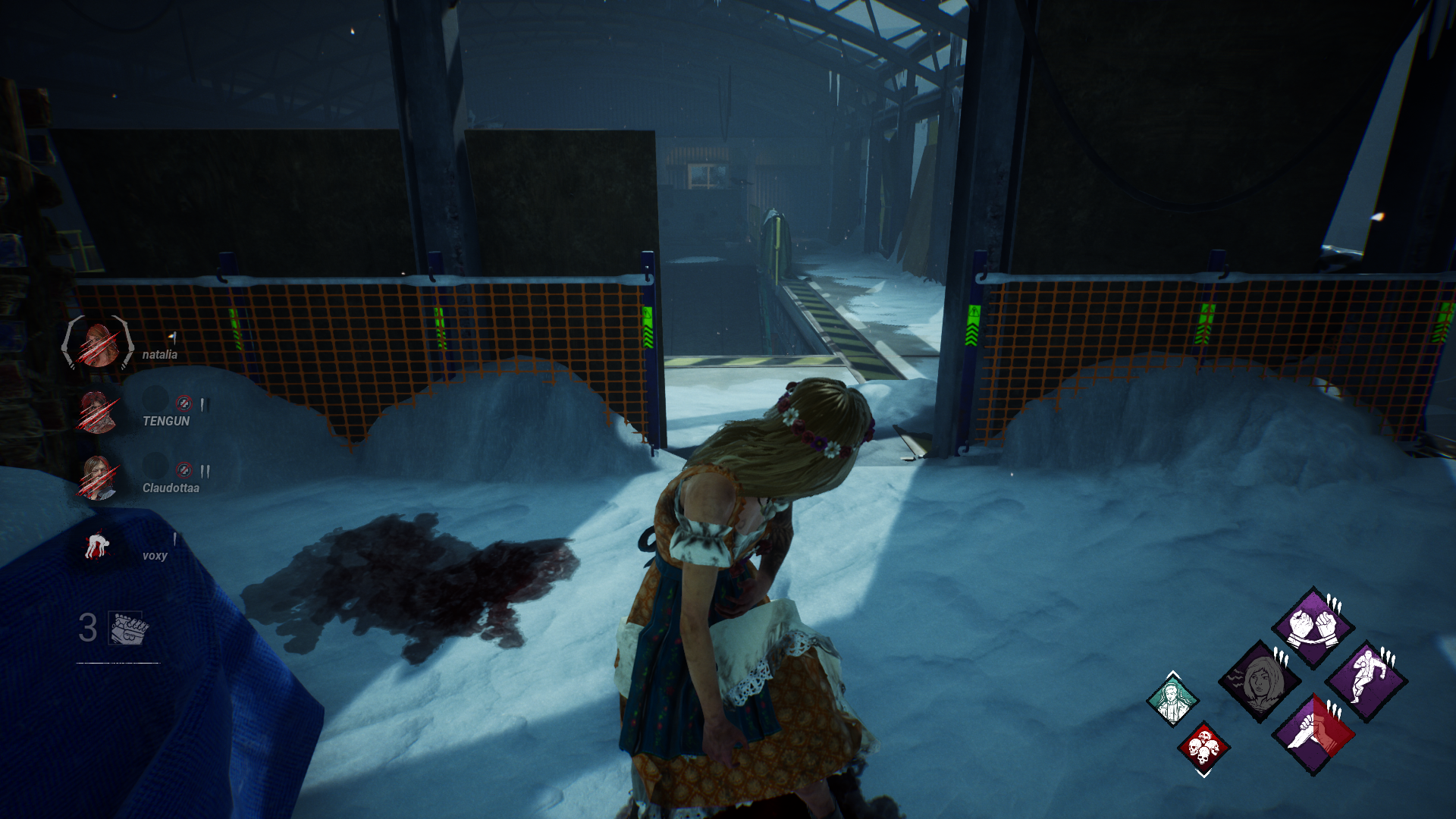Toggle the crossed-out icon next to TENGUN
1456x819 pixels.
coord(184,403)
